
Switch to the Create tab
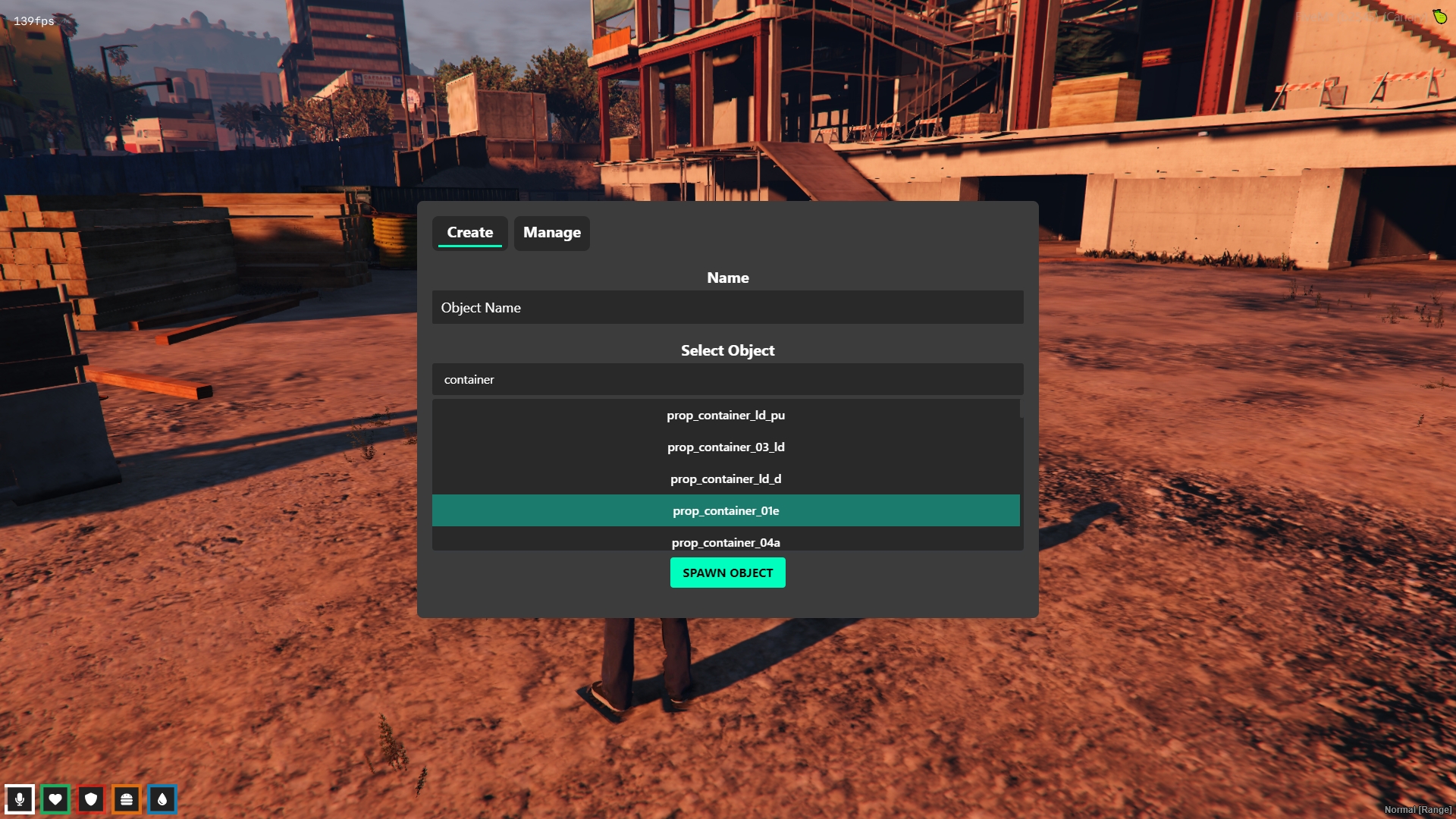pyautogui.click(x=469, y=233)
